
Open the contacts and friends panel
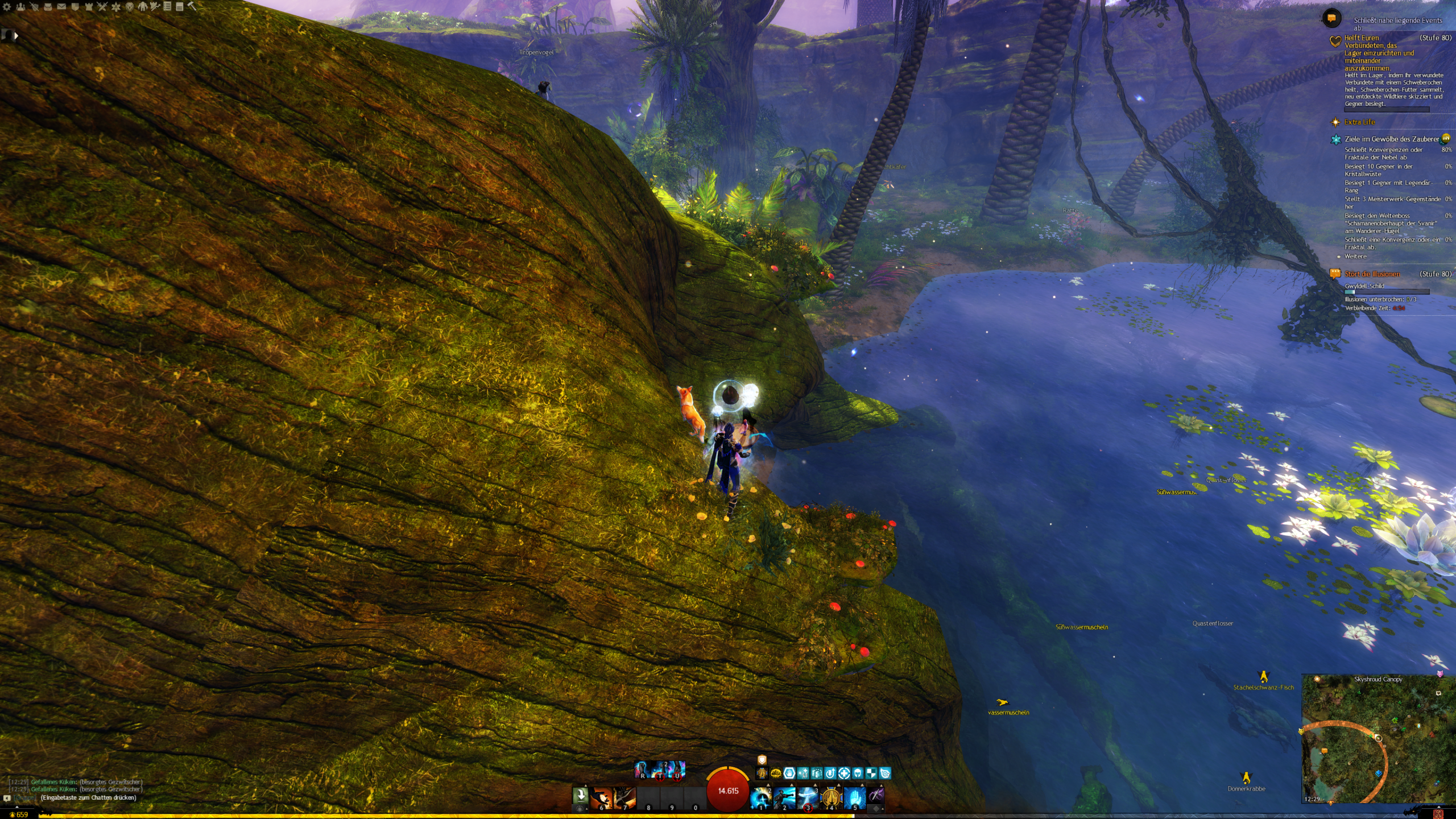[20, 7]
